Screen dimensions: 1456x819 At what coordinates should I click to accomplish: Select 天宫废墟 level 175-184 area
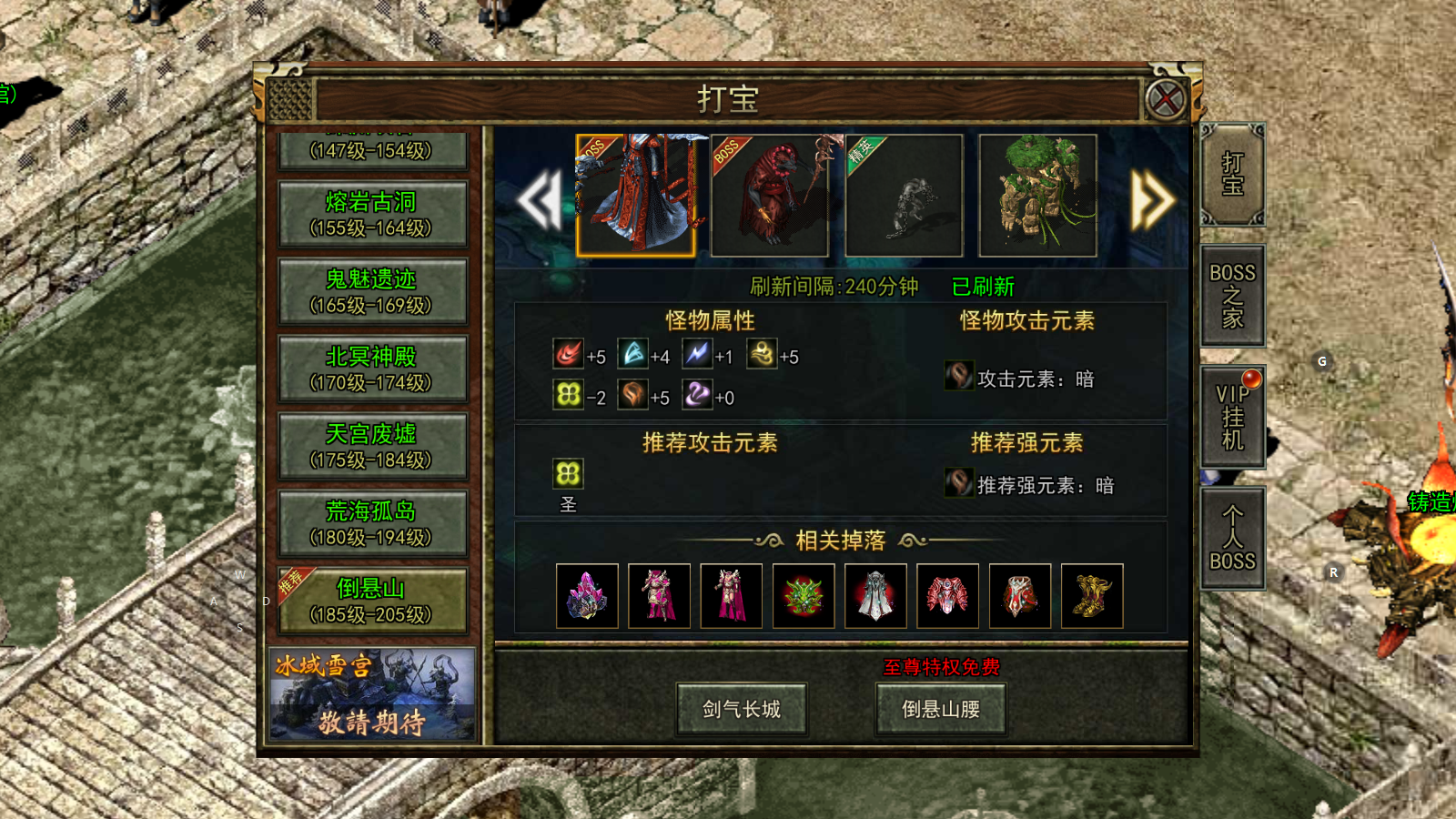click(371, 446)
